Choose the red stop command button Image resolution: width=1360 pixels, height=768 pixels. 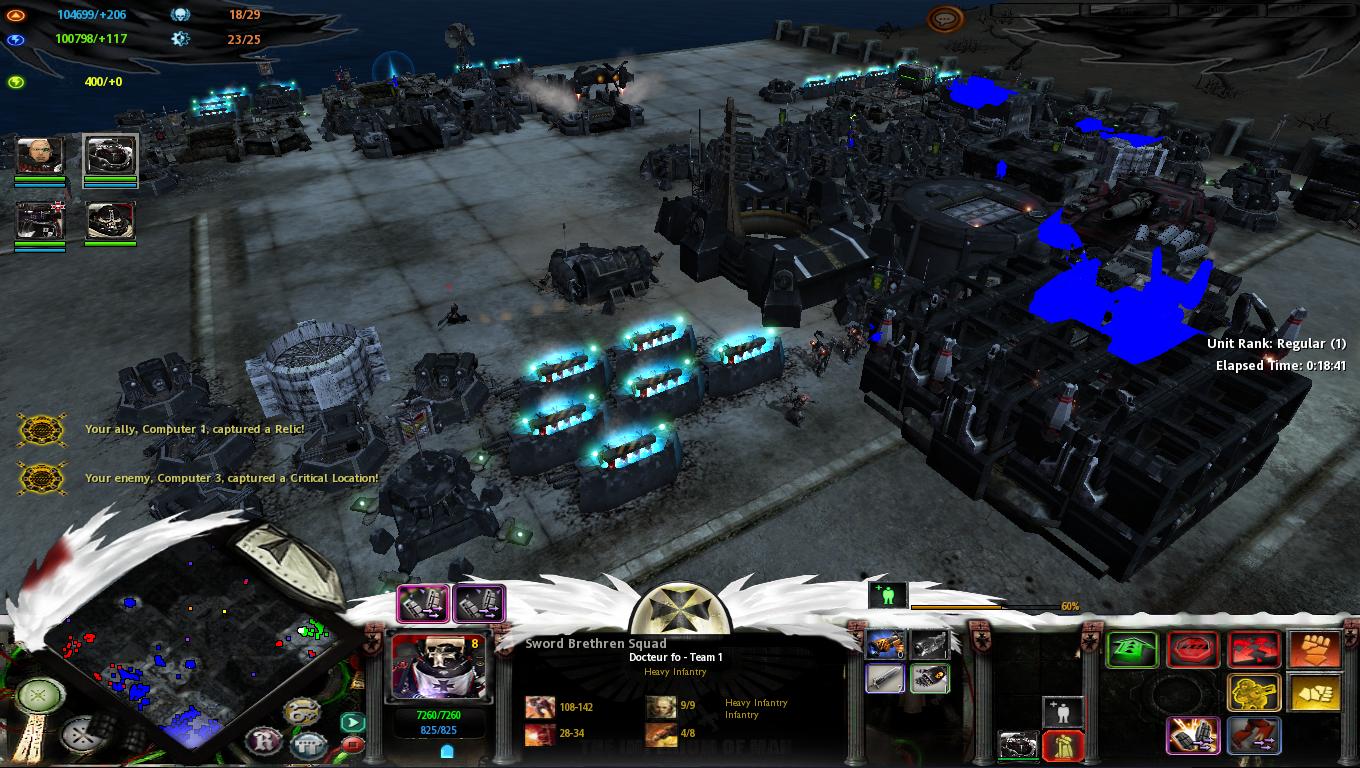(x=1193, y=650)
